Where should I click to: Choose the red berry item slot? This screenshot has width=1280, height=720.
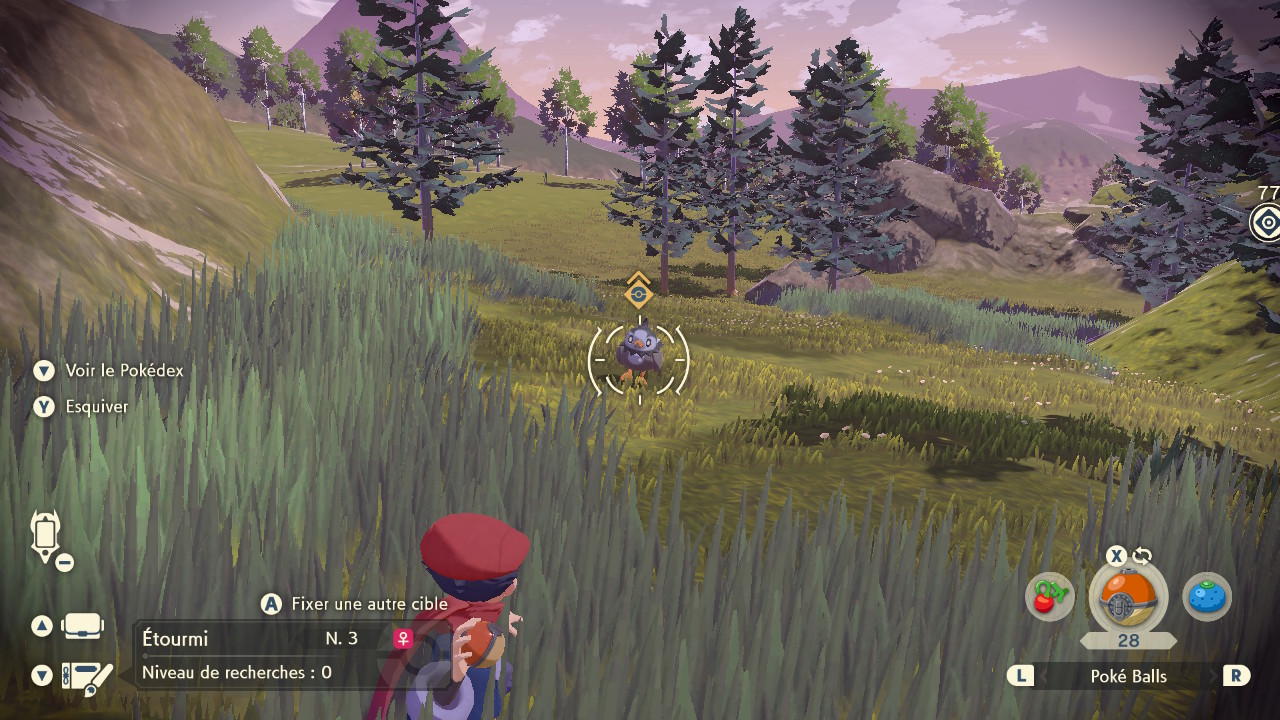(x=1049, y=597)
